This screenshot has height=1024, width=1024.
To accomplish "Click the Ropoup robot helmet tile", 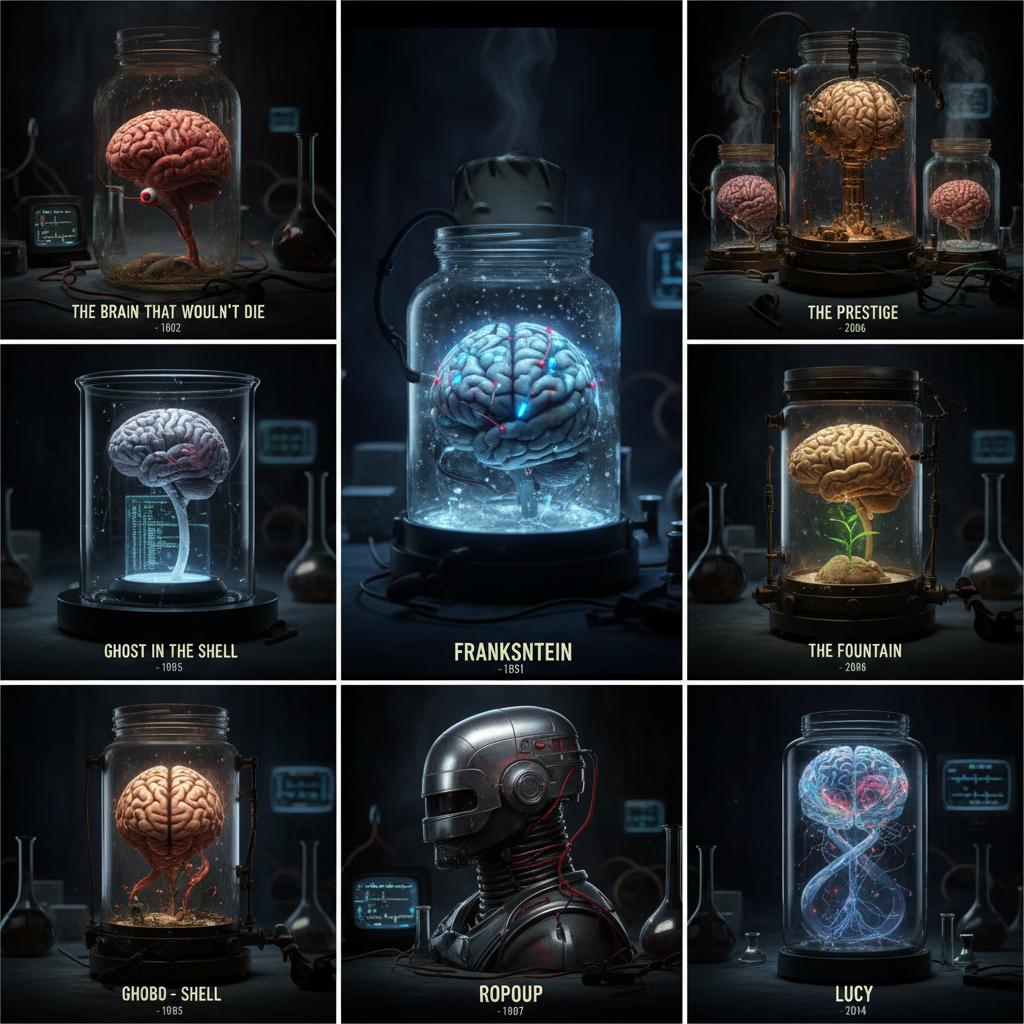I will tap(512, 852).
